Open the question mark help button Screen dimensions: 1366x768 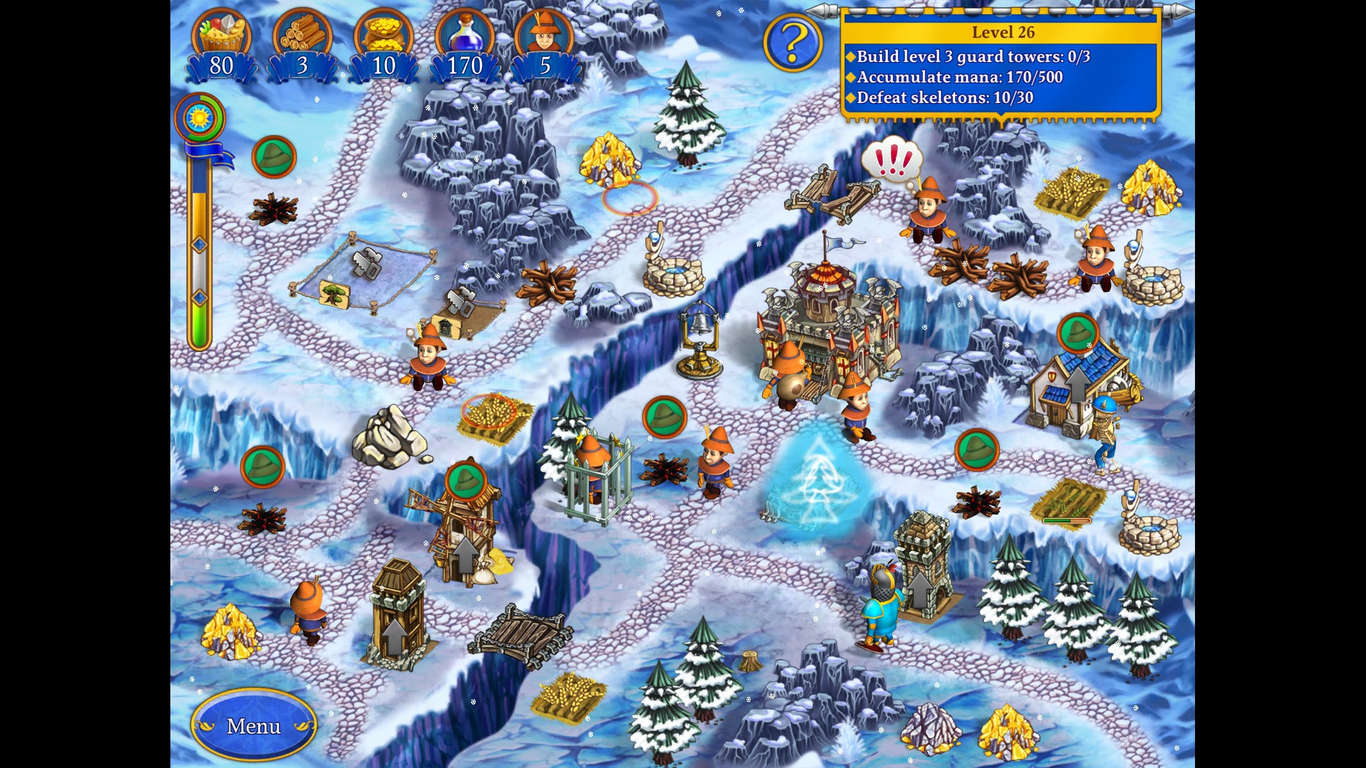(x=793, y=42)
